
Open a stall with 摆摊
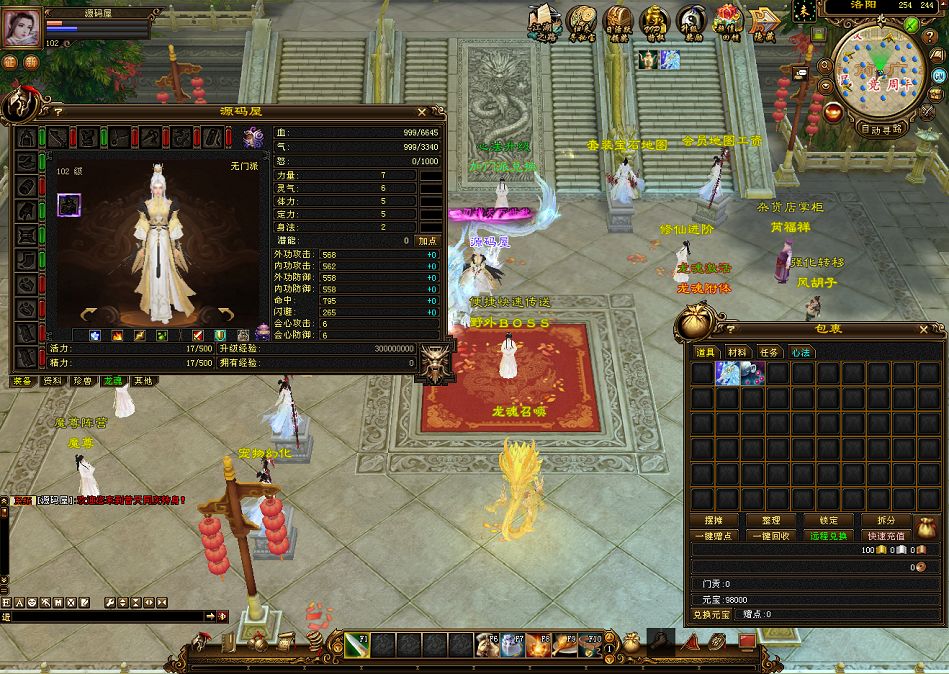[x=712, y=521]
